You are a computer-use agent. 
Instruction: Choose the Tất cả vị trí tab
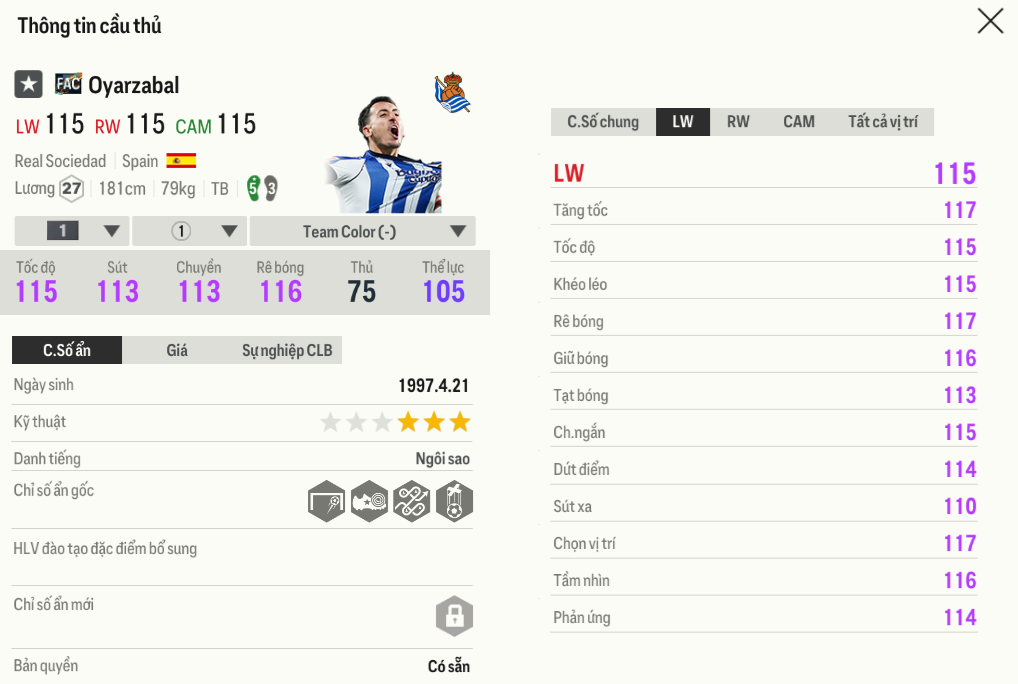tap(882, 122)
